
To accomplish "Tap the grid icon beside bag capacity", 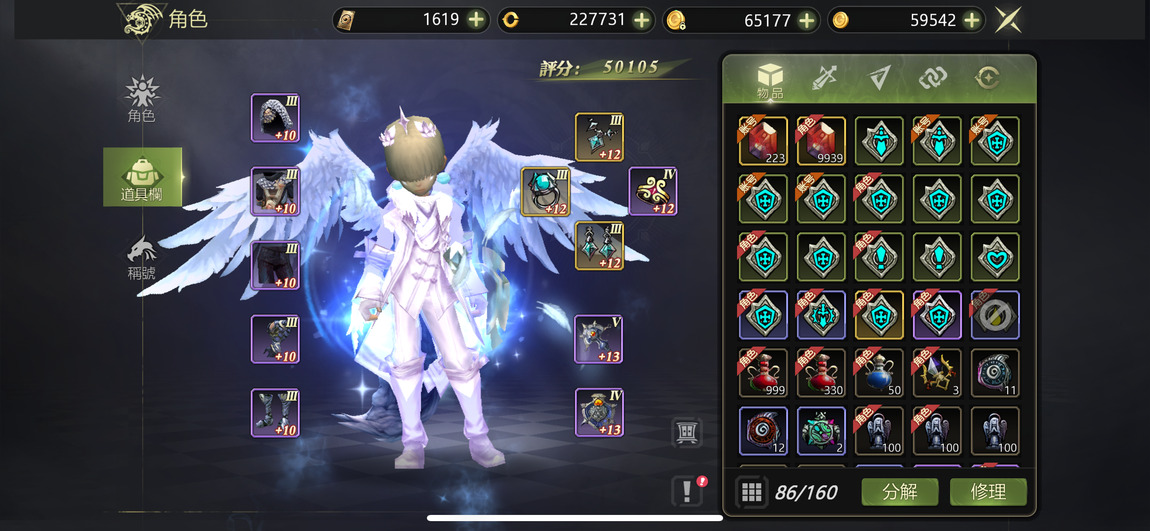I will (x=752, y=492).
